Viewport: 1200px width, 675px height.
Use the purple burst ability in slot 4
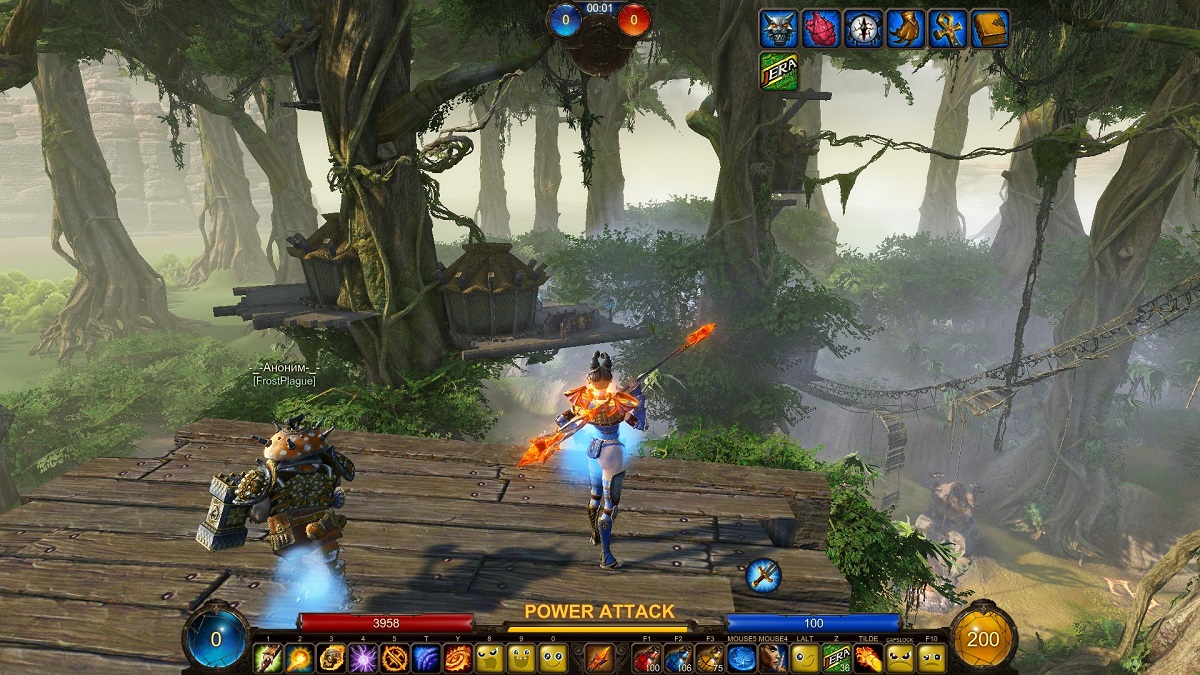tap(363, 658)
